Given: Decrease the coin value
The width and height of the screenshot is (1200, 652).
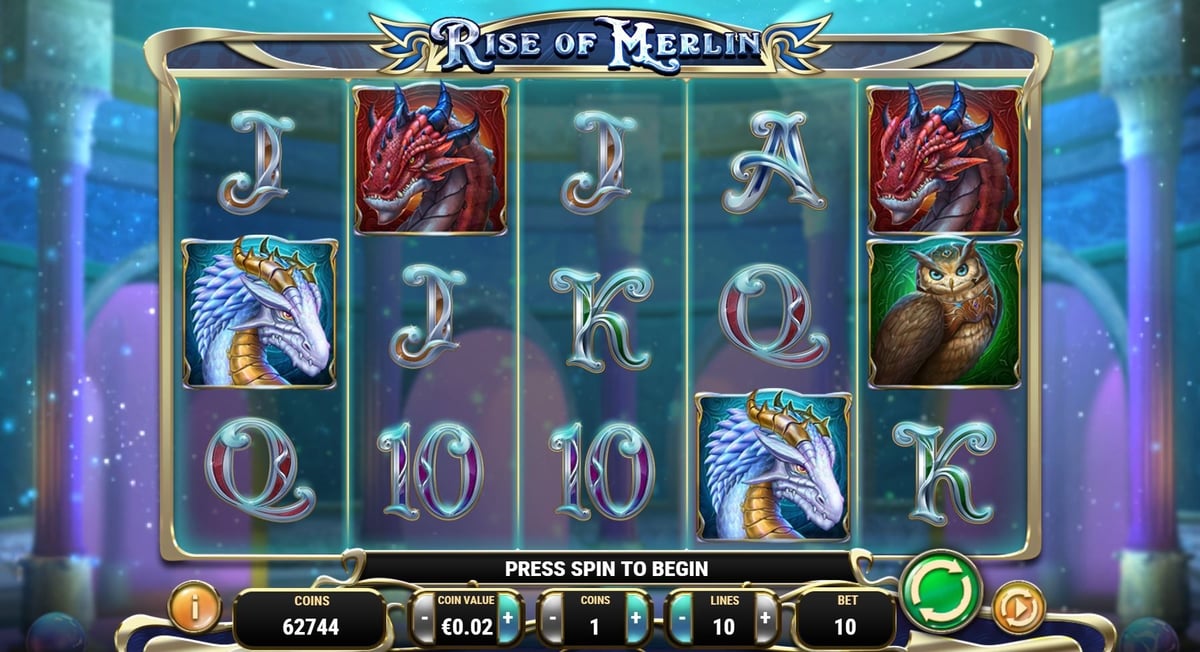Looking at the screenshot, I should [x=424, y=618].
